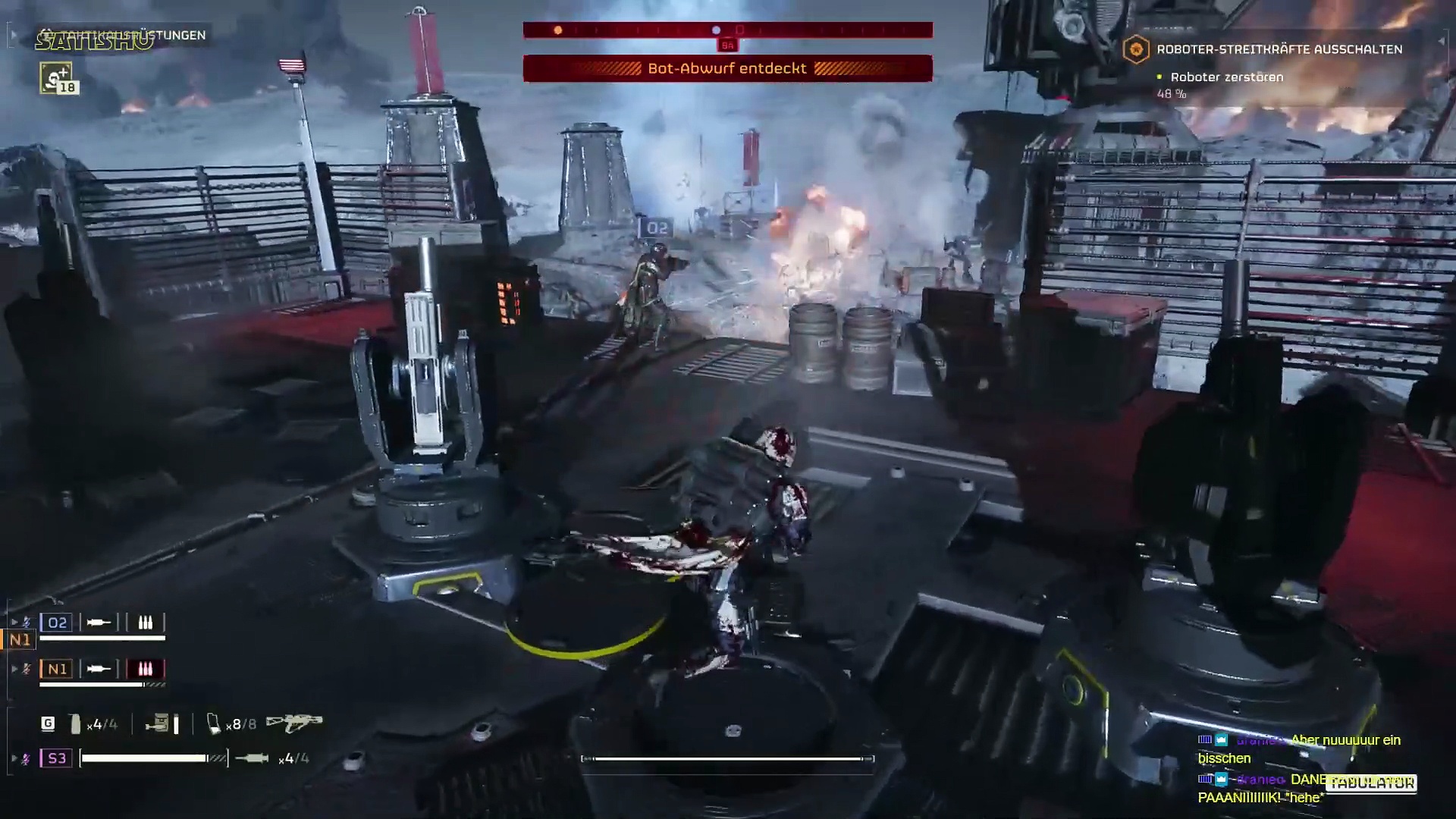Select O2's stim syringe icon
The height and width of the screenshot is (819, 1456).
pos(99,623)
